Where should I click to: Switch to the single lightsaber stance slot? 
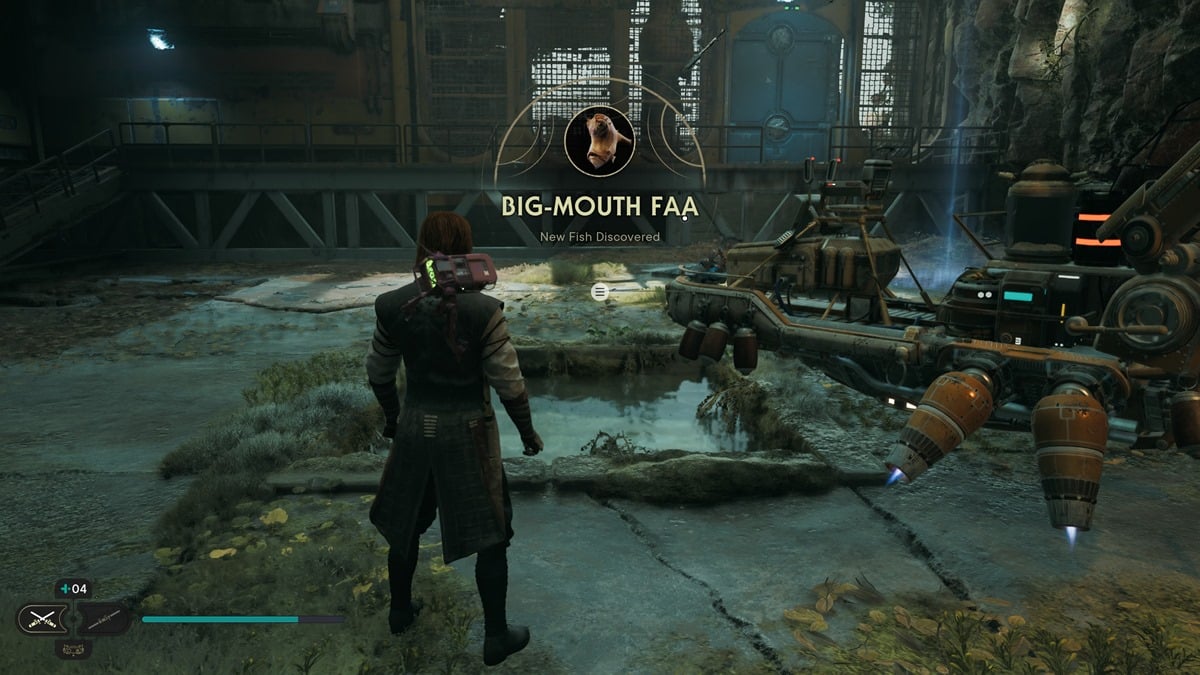click(103, 619)
